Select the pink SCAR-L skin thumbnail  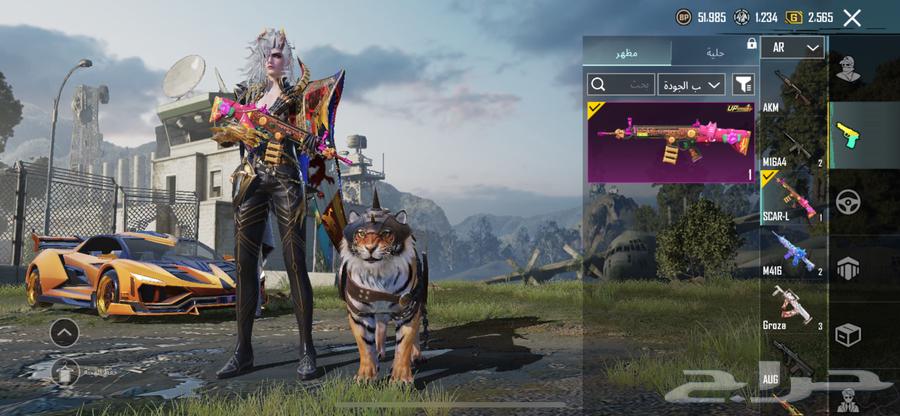(670, 141)
